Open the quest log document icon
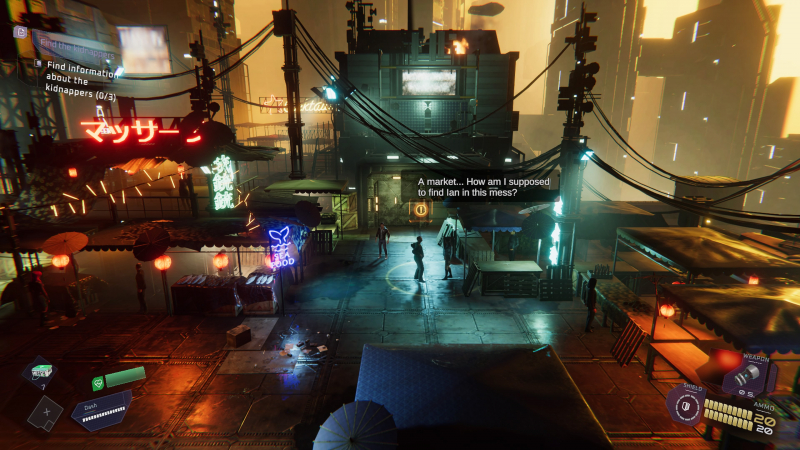This screenshot has height=450, width=800. click(x=20, y=32)
